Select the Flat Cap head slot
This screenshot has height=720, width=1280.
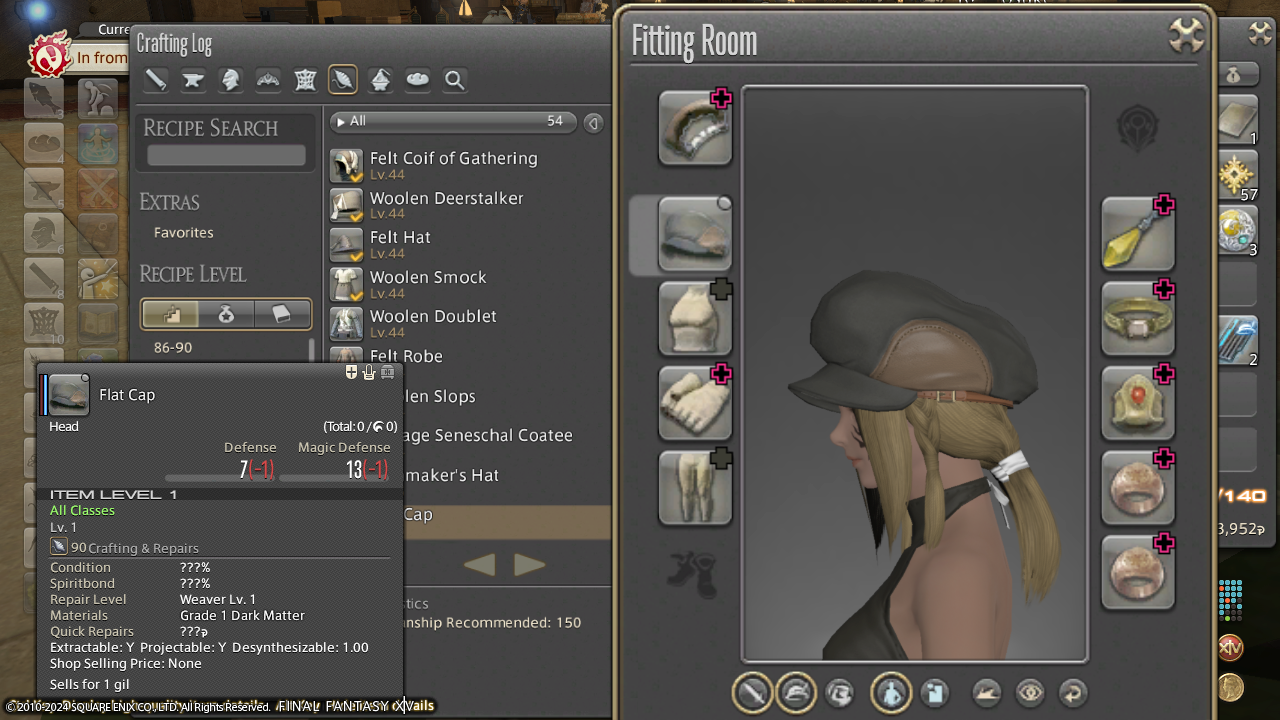tap(695, 234)
